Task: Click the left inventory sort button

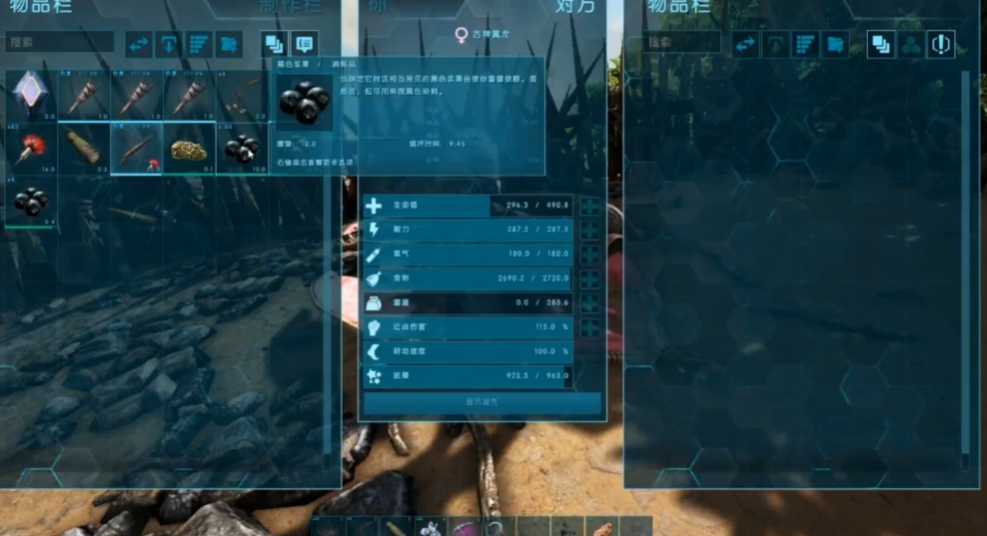Action: [x=199, y=44]
